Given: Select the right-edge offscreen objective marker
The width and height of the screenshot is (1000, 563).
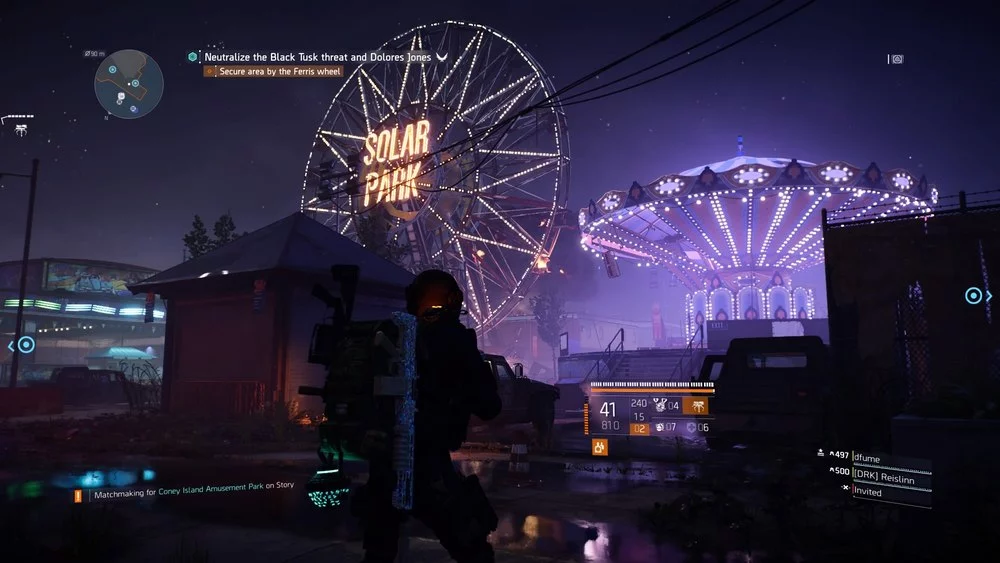Looking at the screenshot, I should click(x=973, y=295).
